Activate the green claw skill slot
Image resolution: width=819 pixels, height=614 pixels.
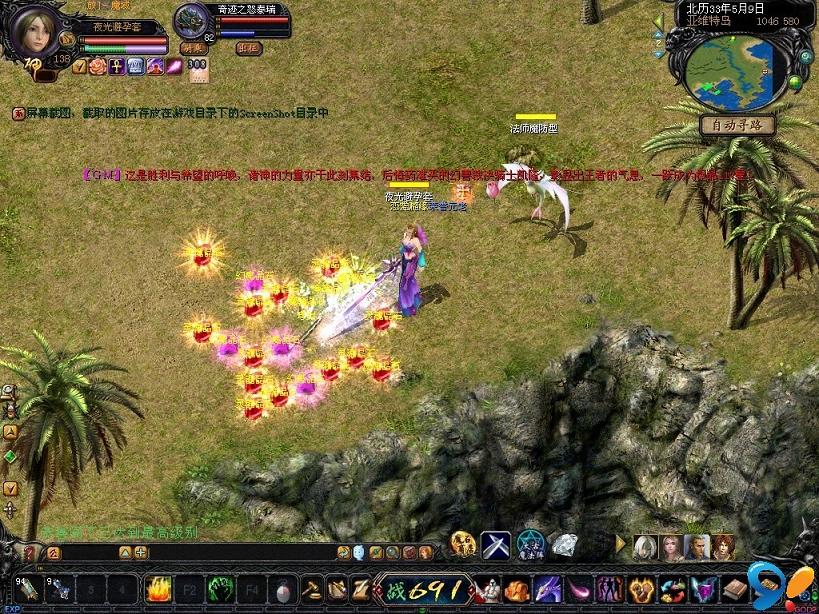(x=221, y=587)
